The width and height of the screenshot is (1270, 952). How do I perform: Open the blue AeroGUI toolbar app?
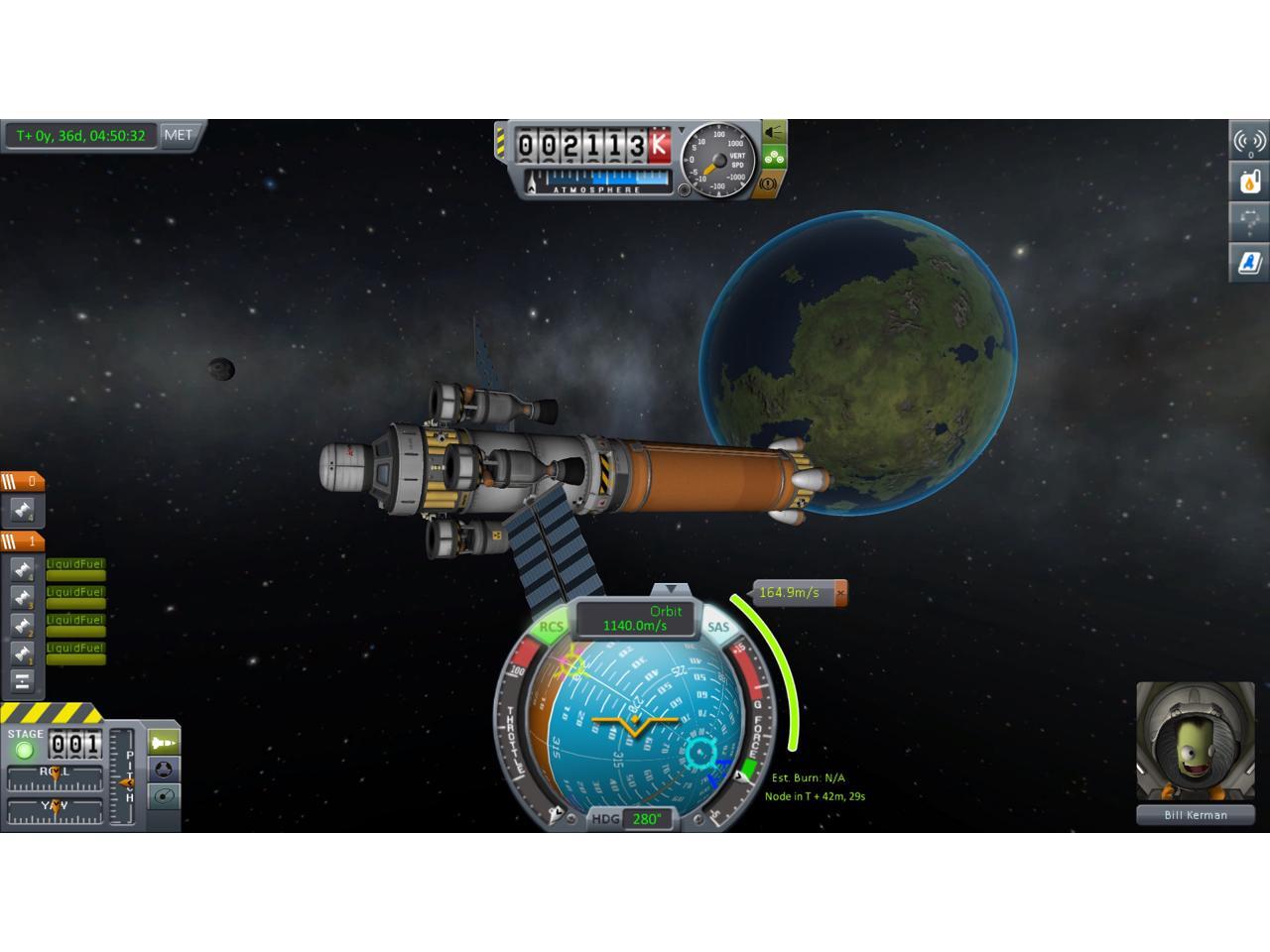(x=1249, y=262)
